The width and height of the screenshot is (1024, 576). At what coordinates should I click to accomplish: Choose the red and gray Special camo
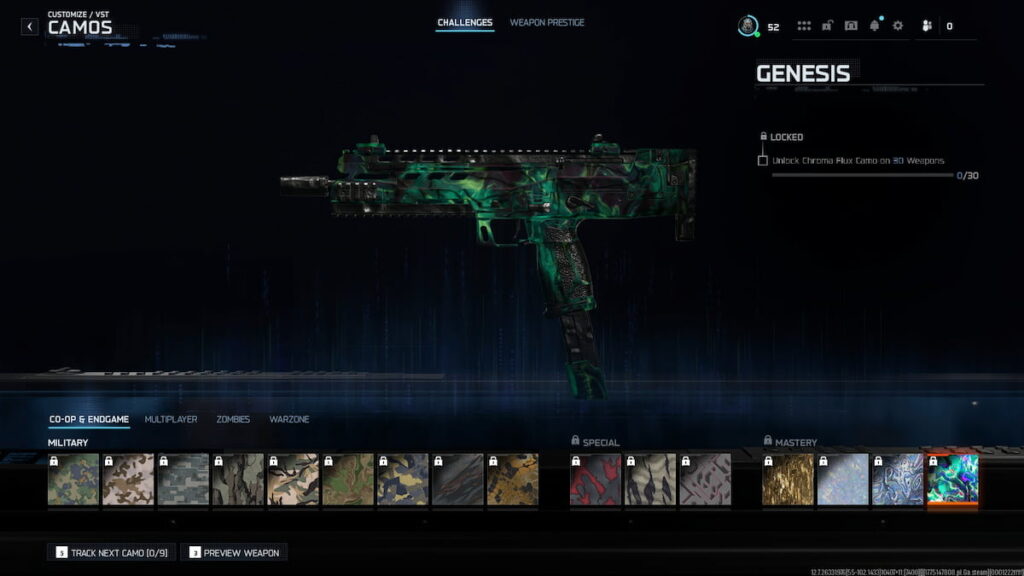tap(596, 480)
